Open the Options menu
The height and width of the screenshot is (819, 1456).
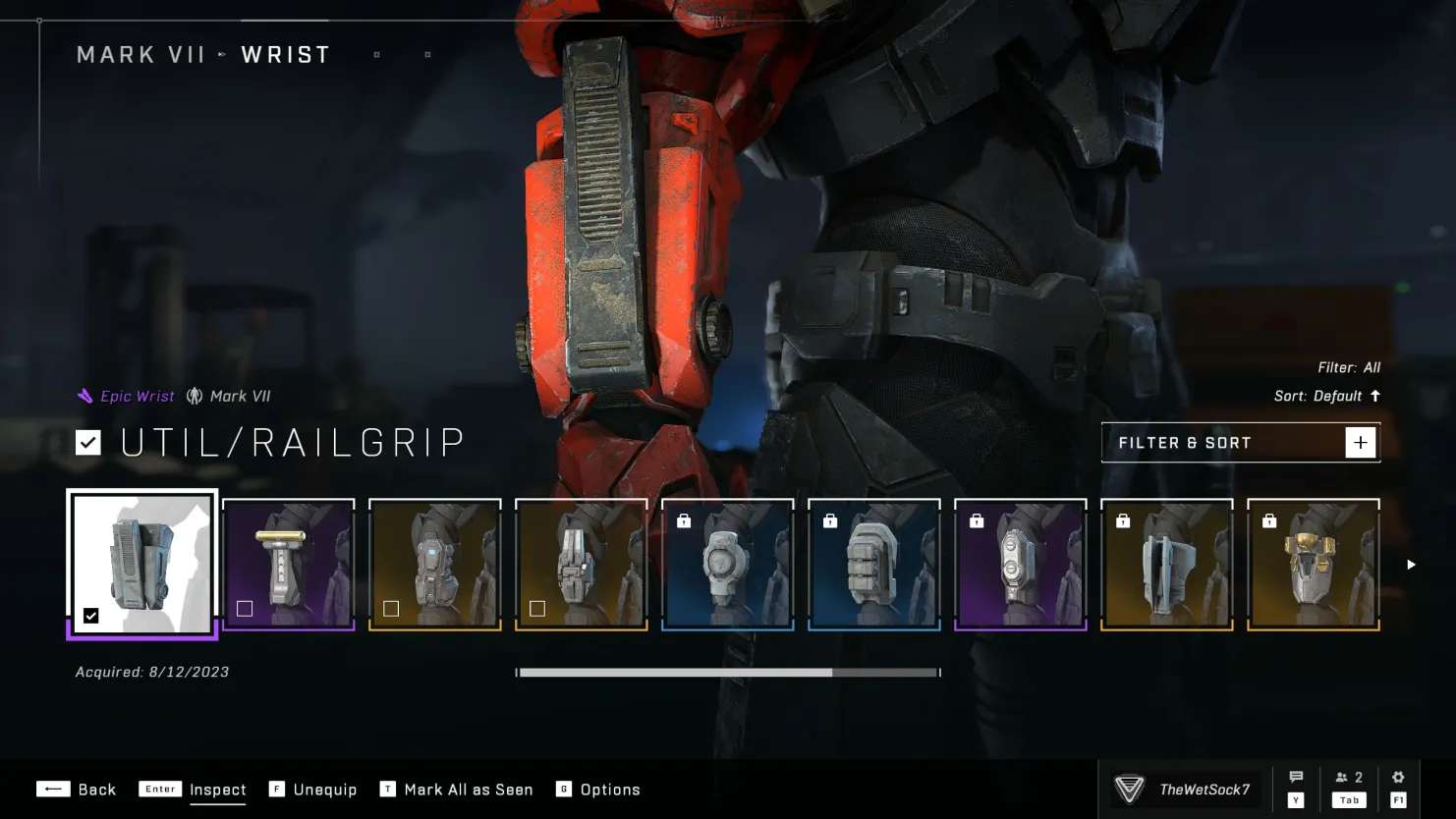point(598,790)
